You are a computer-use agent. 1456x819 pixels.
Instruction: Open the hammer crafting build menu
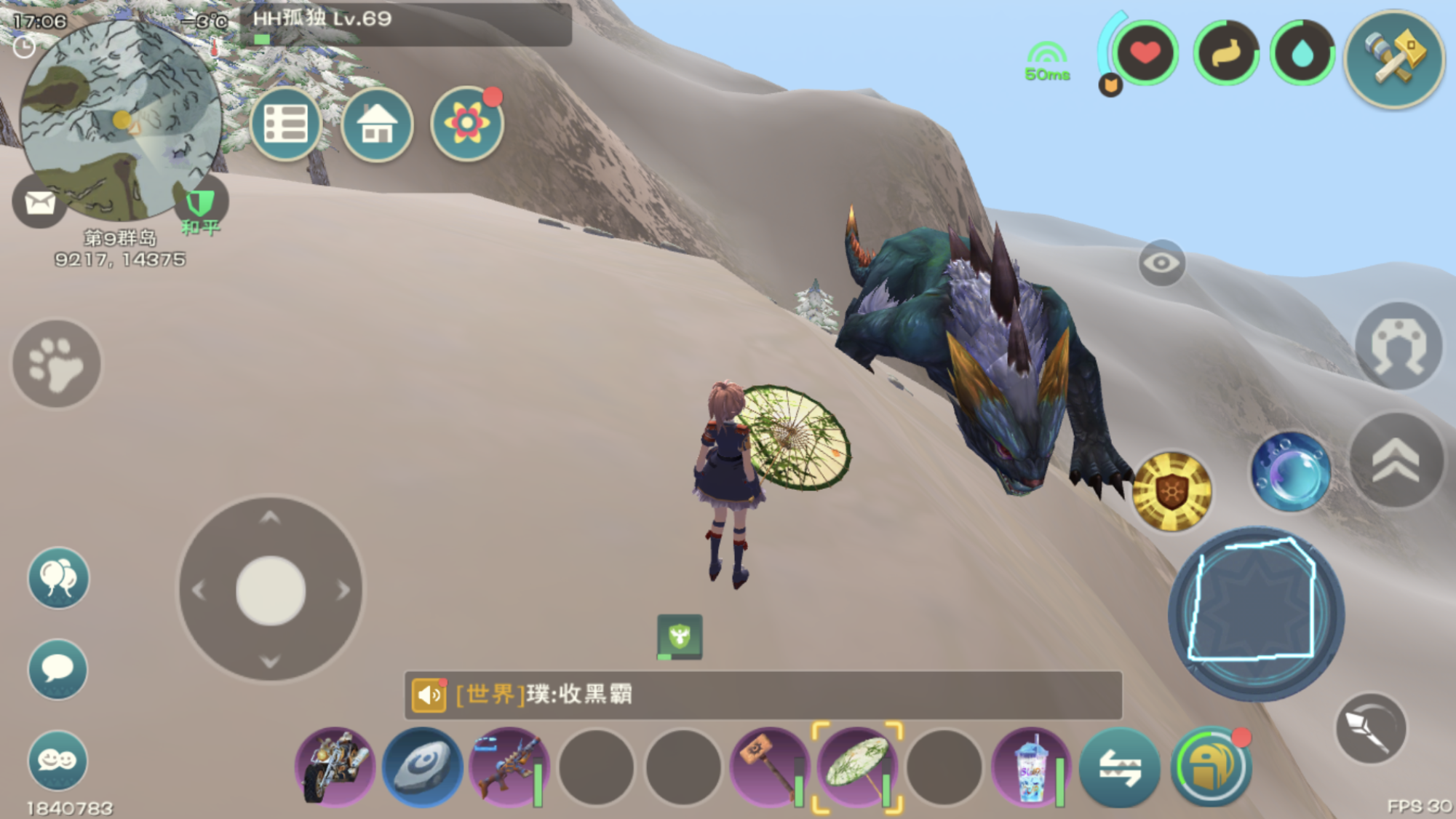pos(1394,58)
